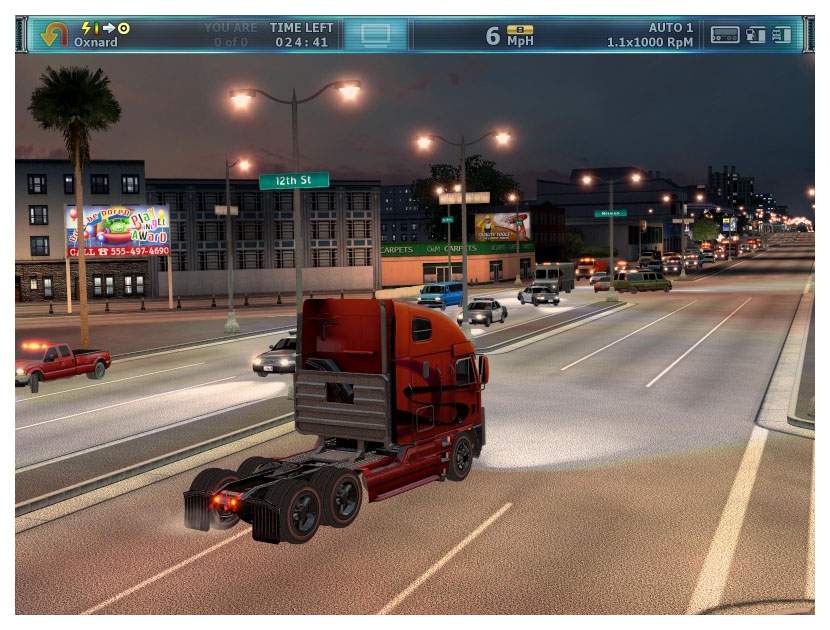
Task: Click the truck cargo list icon
Action: (x=782, y=34)
